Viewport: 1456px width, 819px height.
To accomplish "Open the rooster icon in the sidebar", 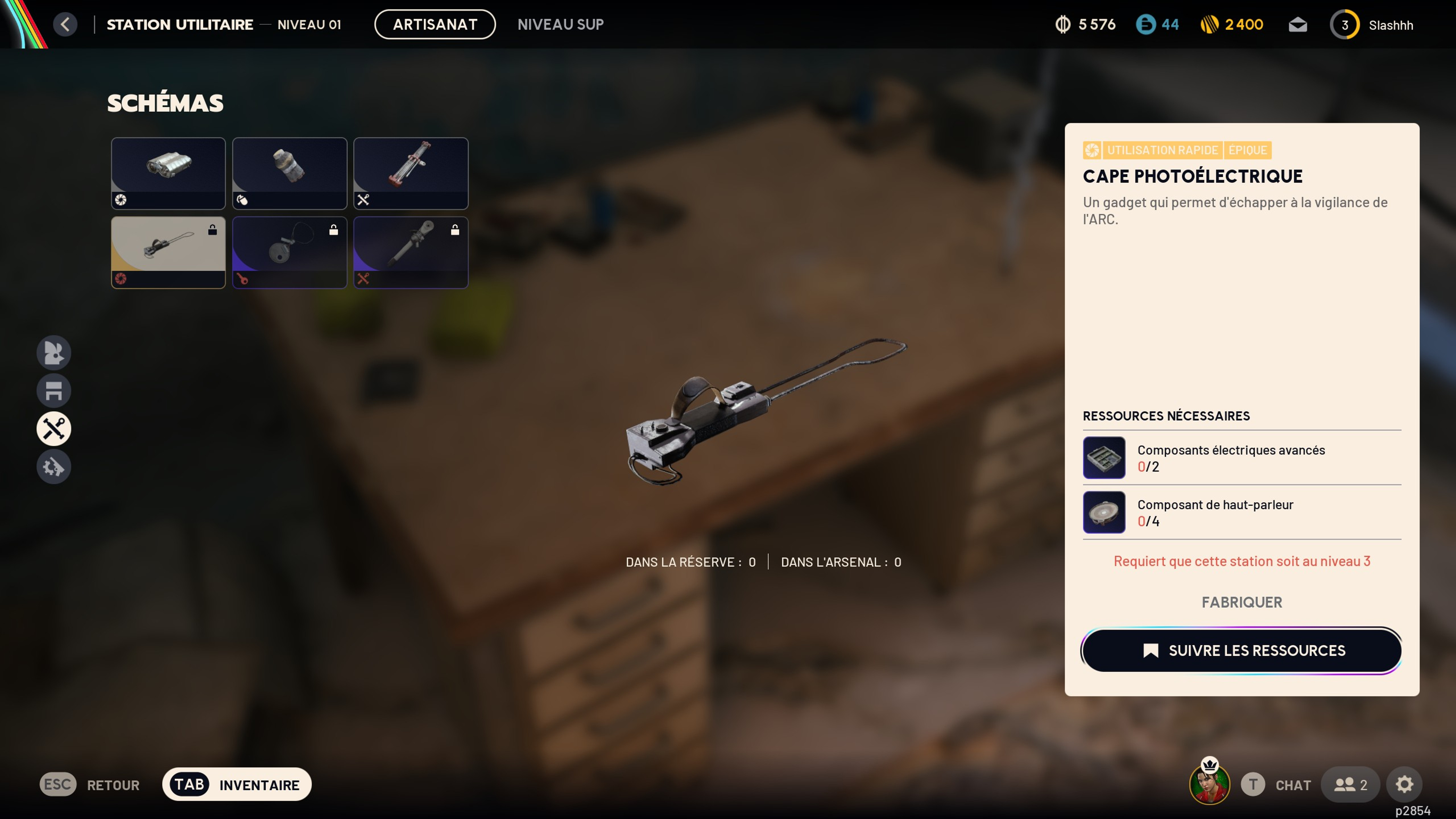I will (54, 353).
